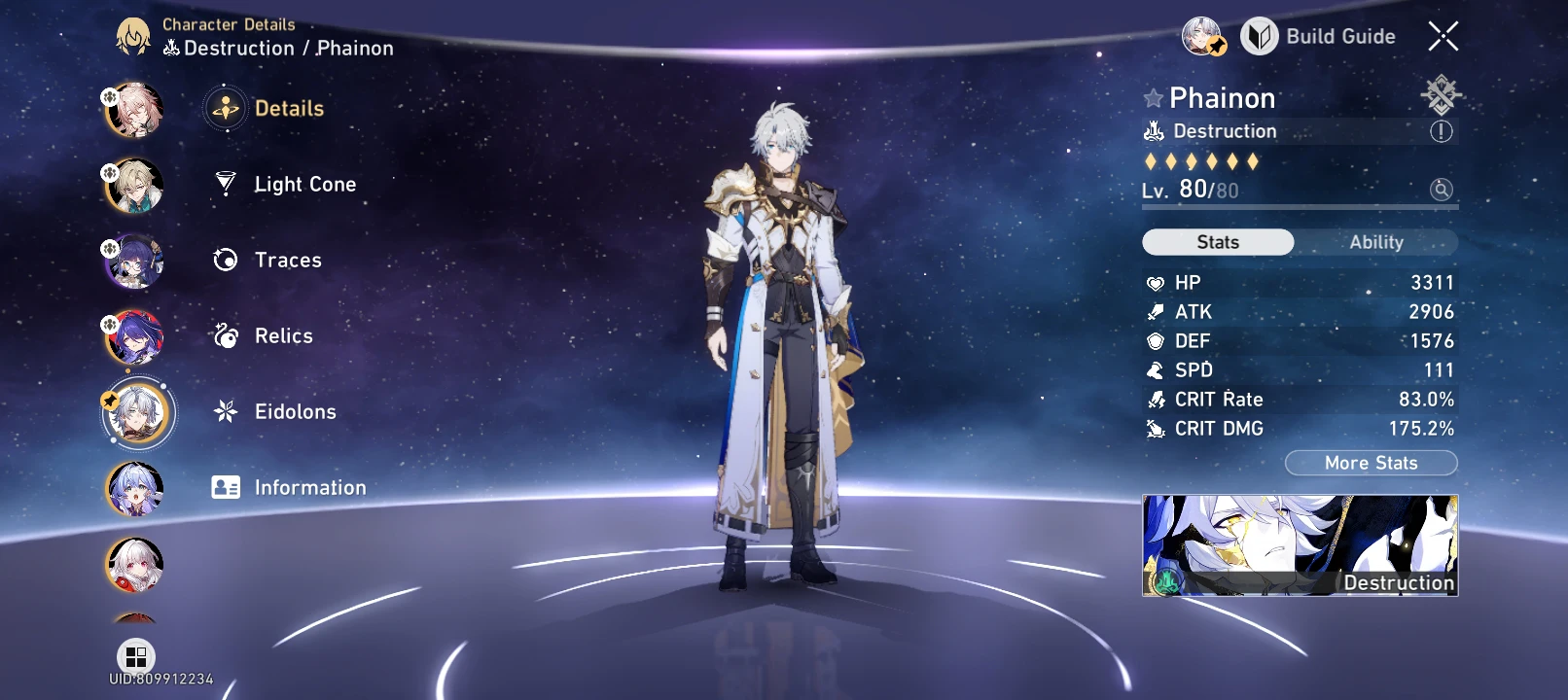
Task: Click the magnifier preview icon below Lv. 80
Action: coord(1442,191)
